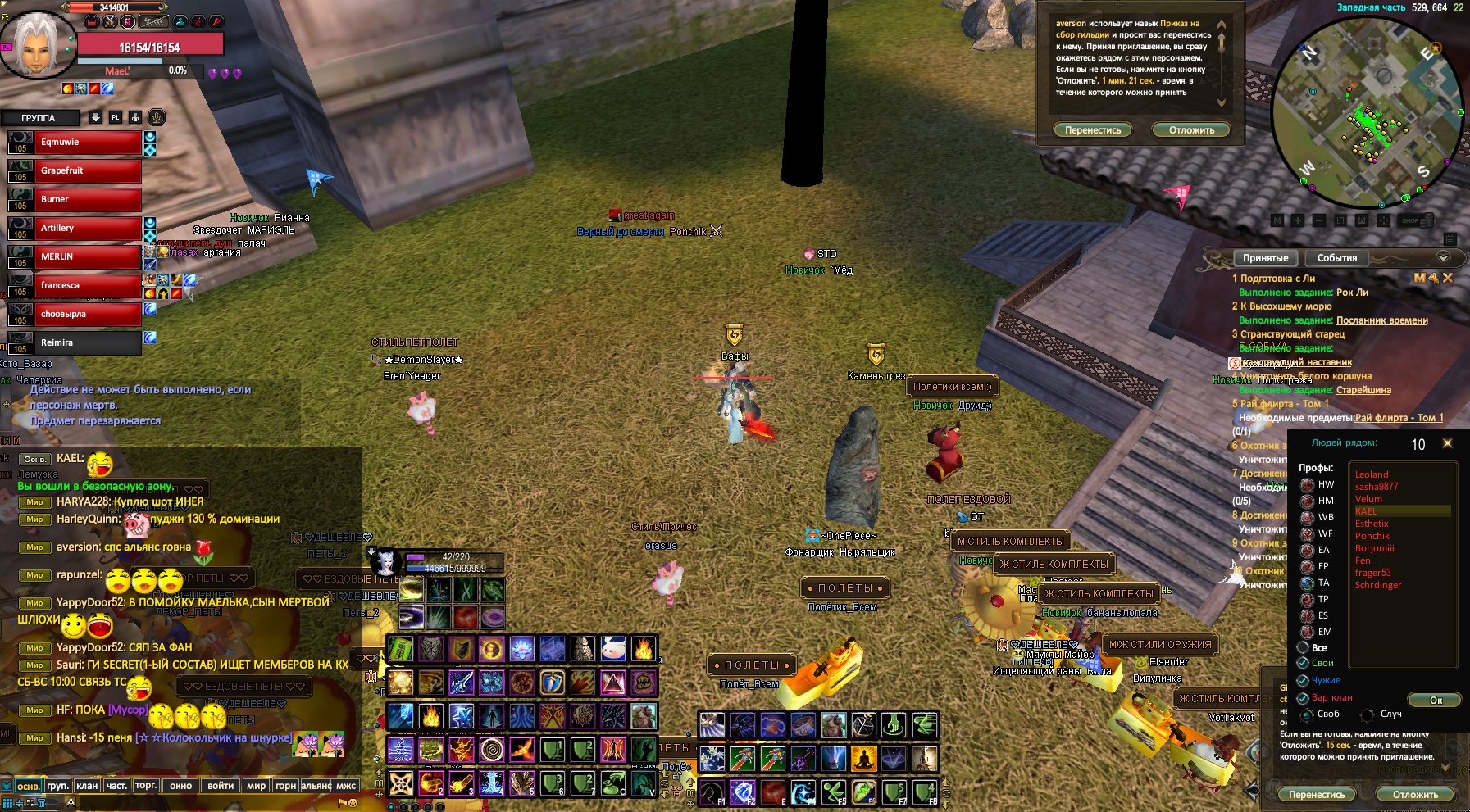
Task: Switch to the альянс chat channel
Action: [316, 786]
